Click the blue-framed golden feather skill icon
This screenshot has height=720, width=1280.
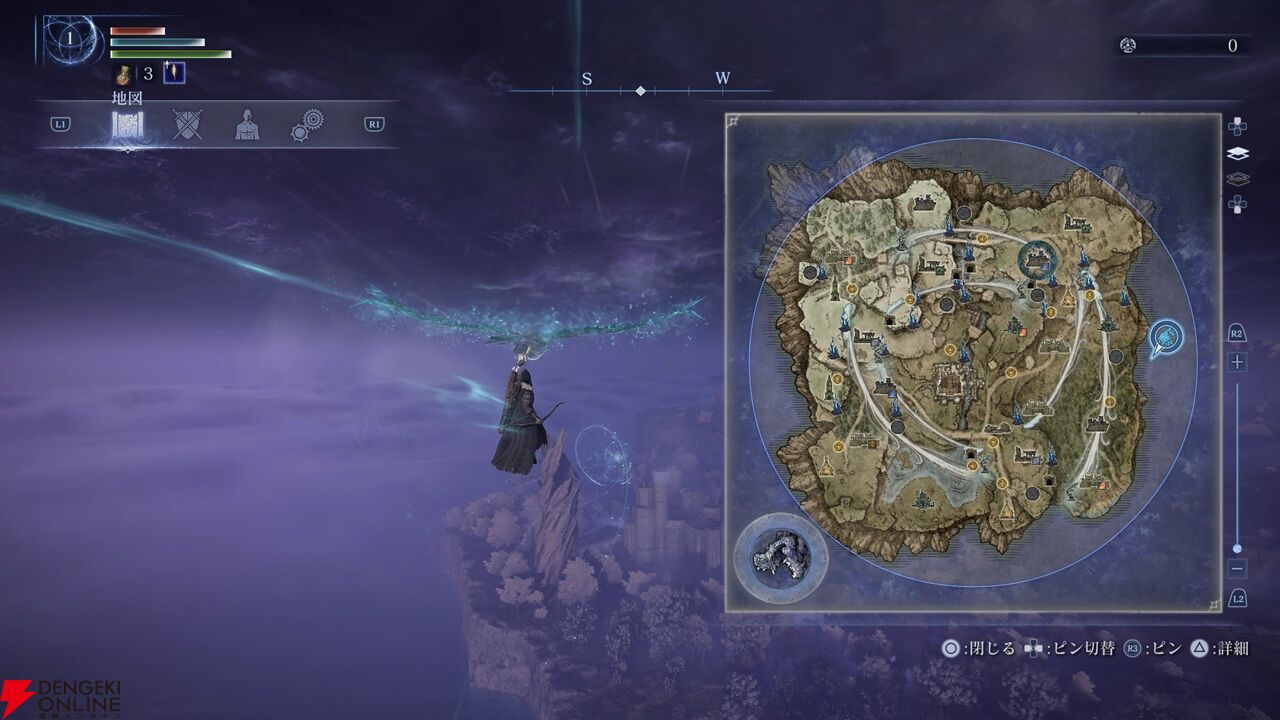pos(174,73)
